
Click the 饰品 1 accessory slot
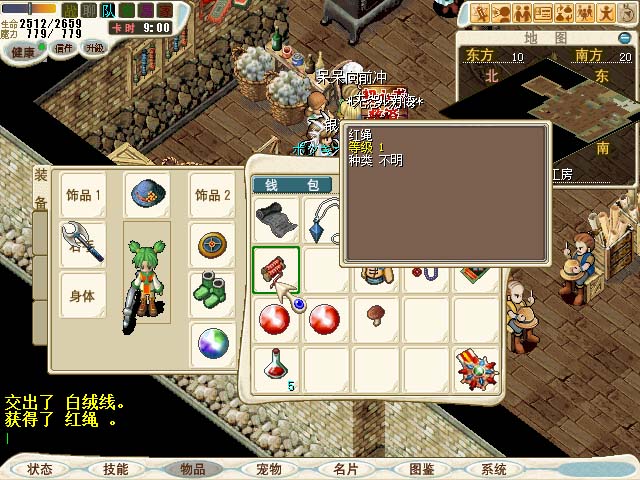pos(83,196)
